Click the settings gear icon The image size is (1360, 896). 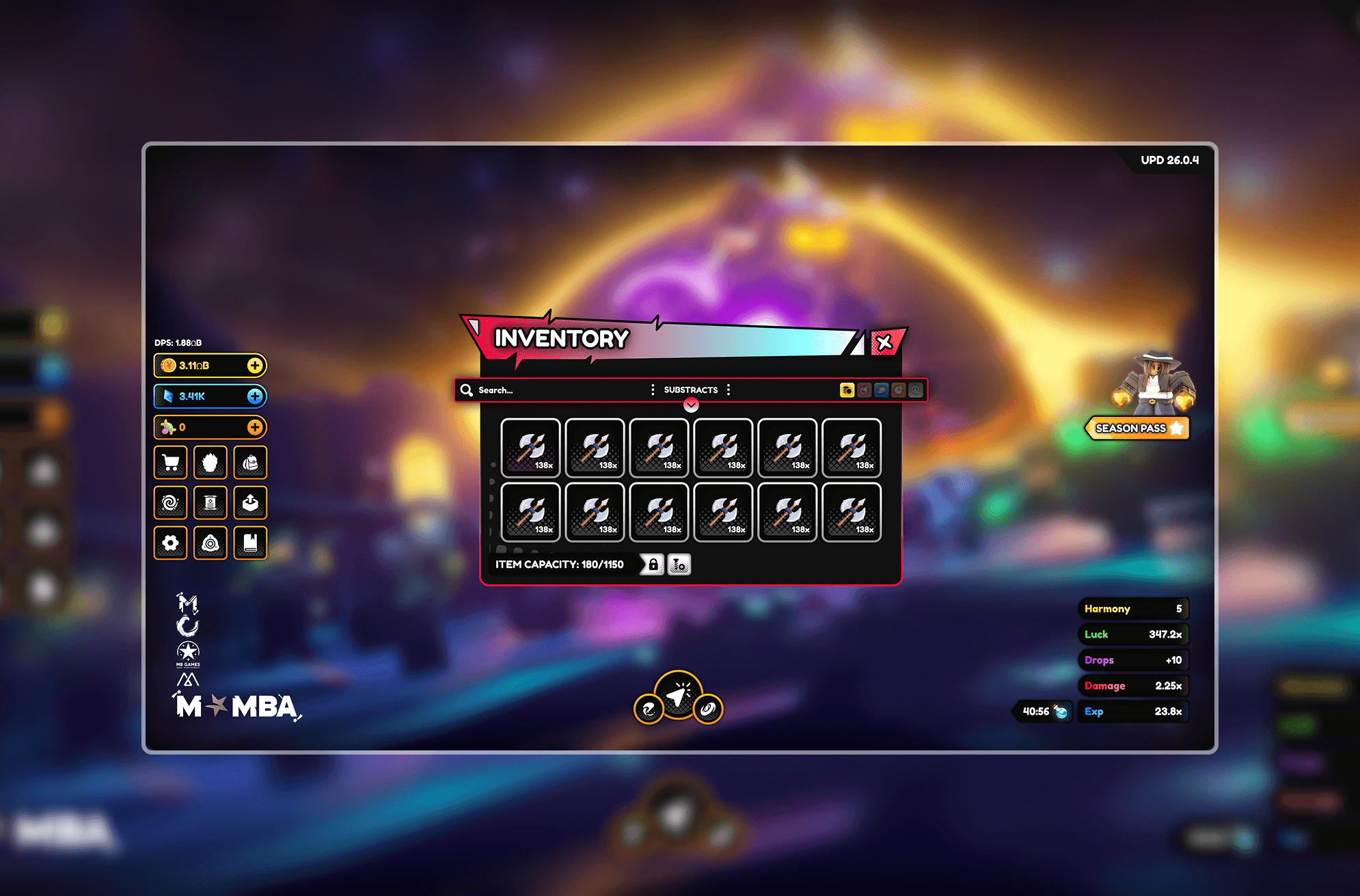pos(170,544)
